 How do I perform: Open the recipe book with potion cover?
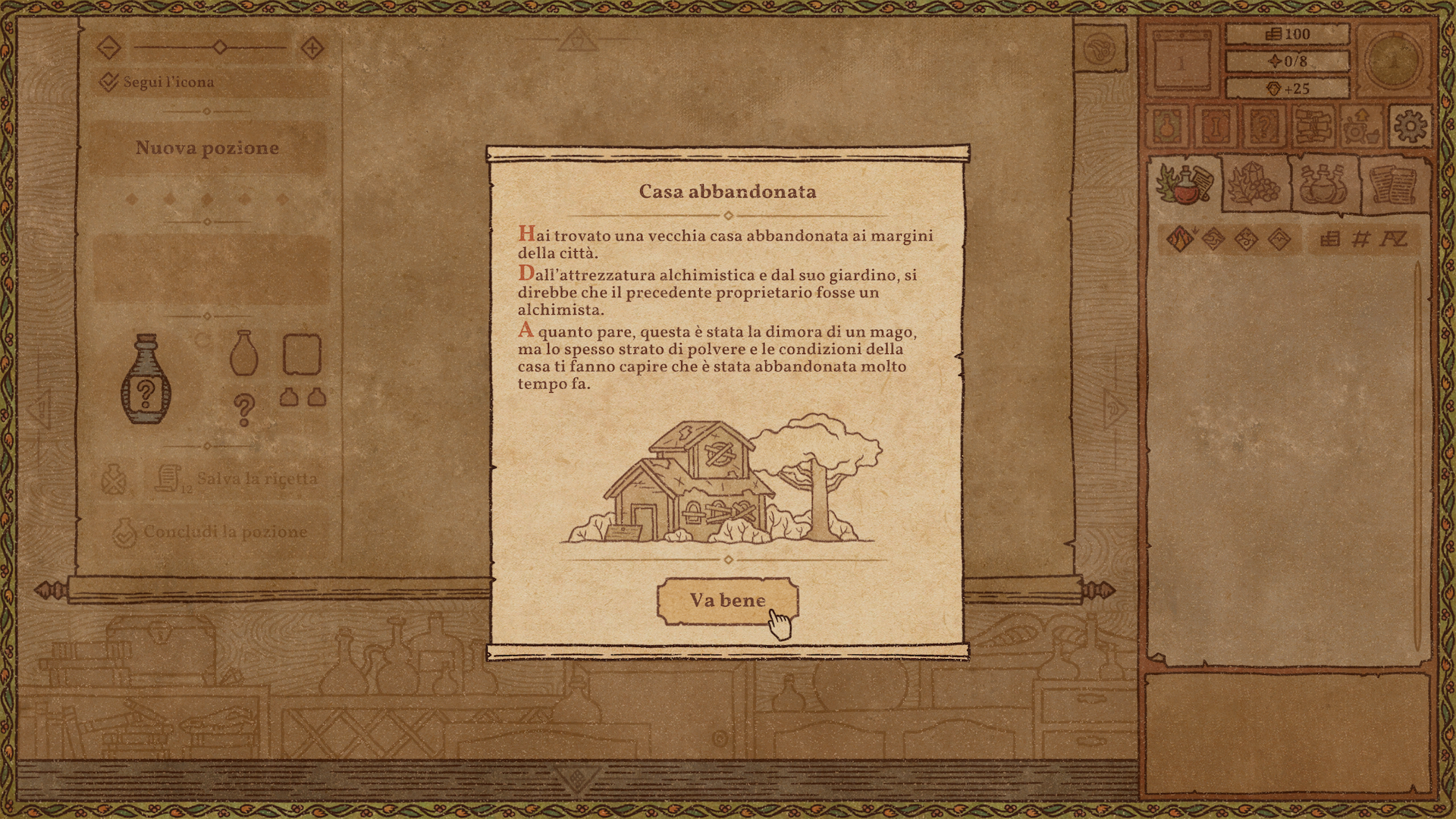[1168, 126]
